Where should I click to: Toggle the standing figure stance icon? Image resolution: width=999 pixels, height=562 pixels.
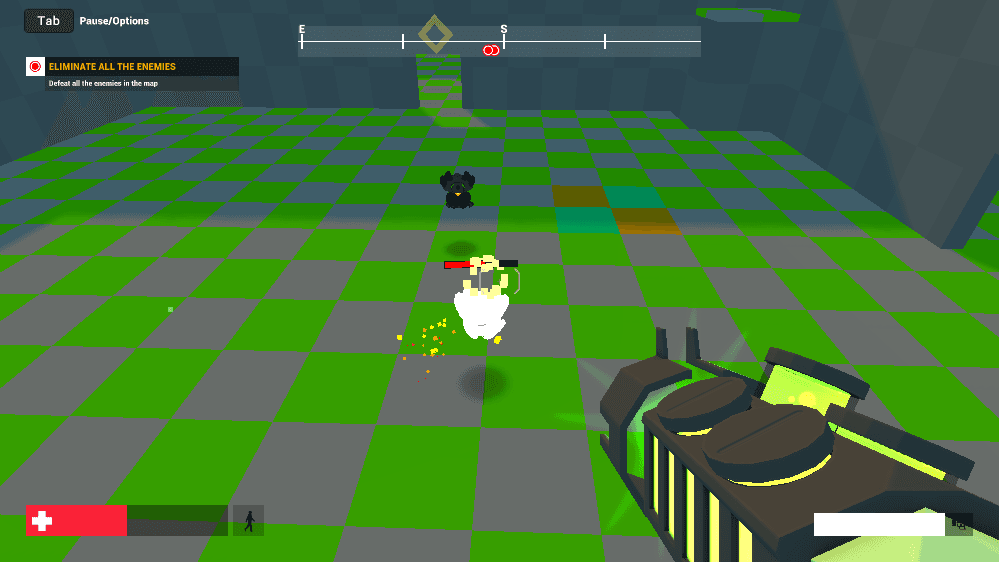248,520
